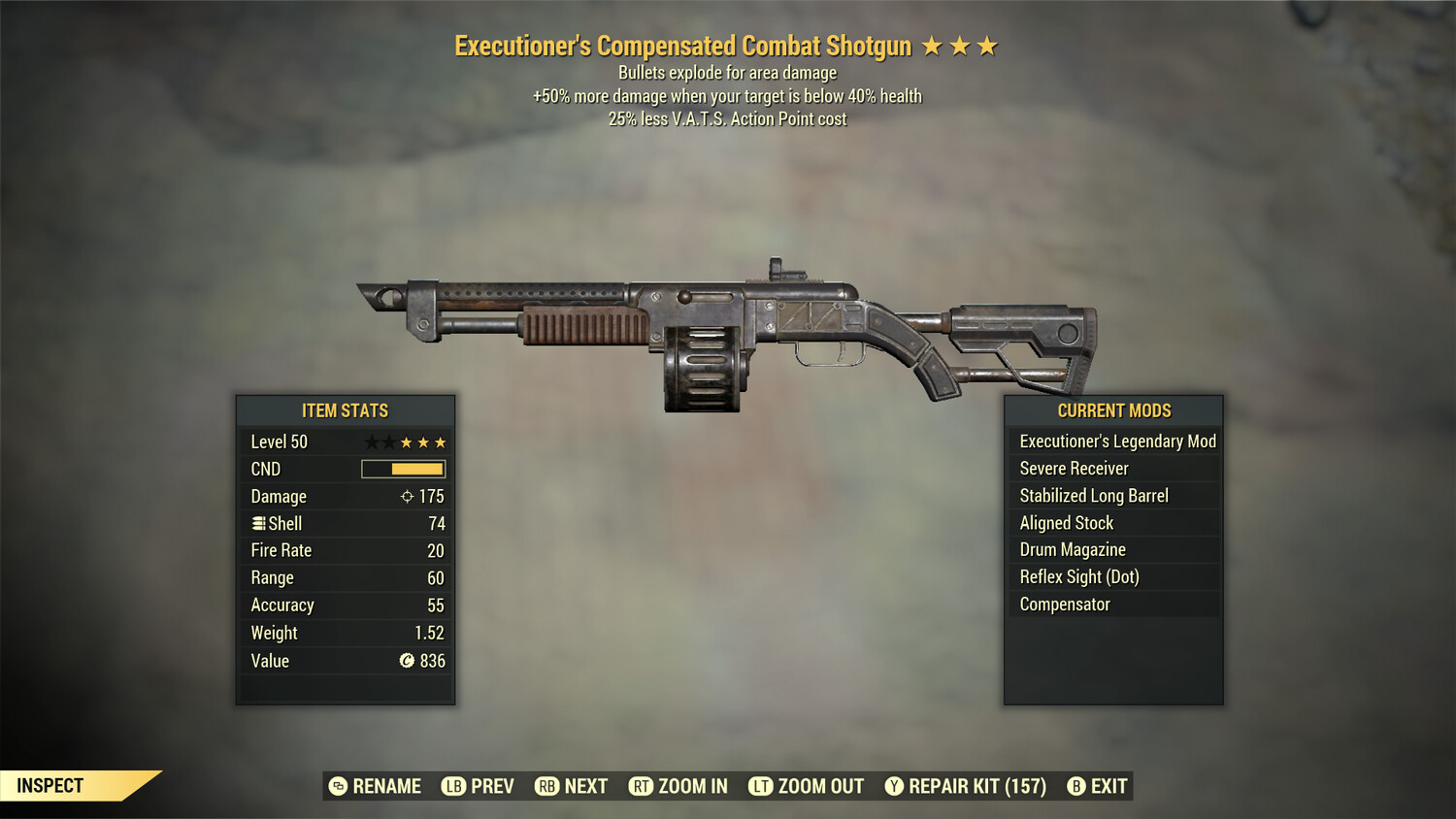Image resolution: width=1456 pixels, height=819 pixels.
Task: Expand the Current Mods panel header
Action: click(1112, 410)
